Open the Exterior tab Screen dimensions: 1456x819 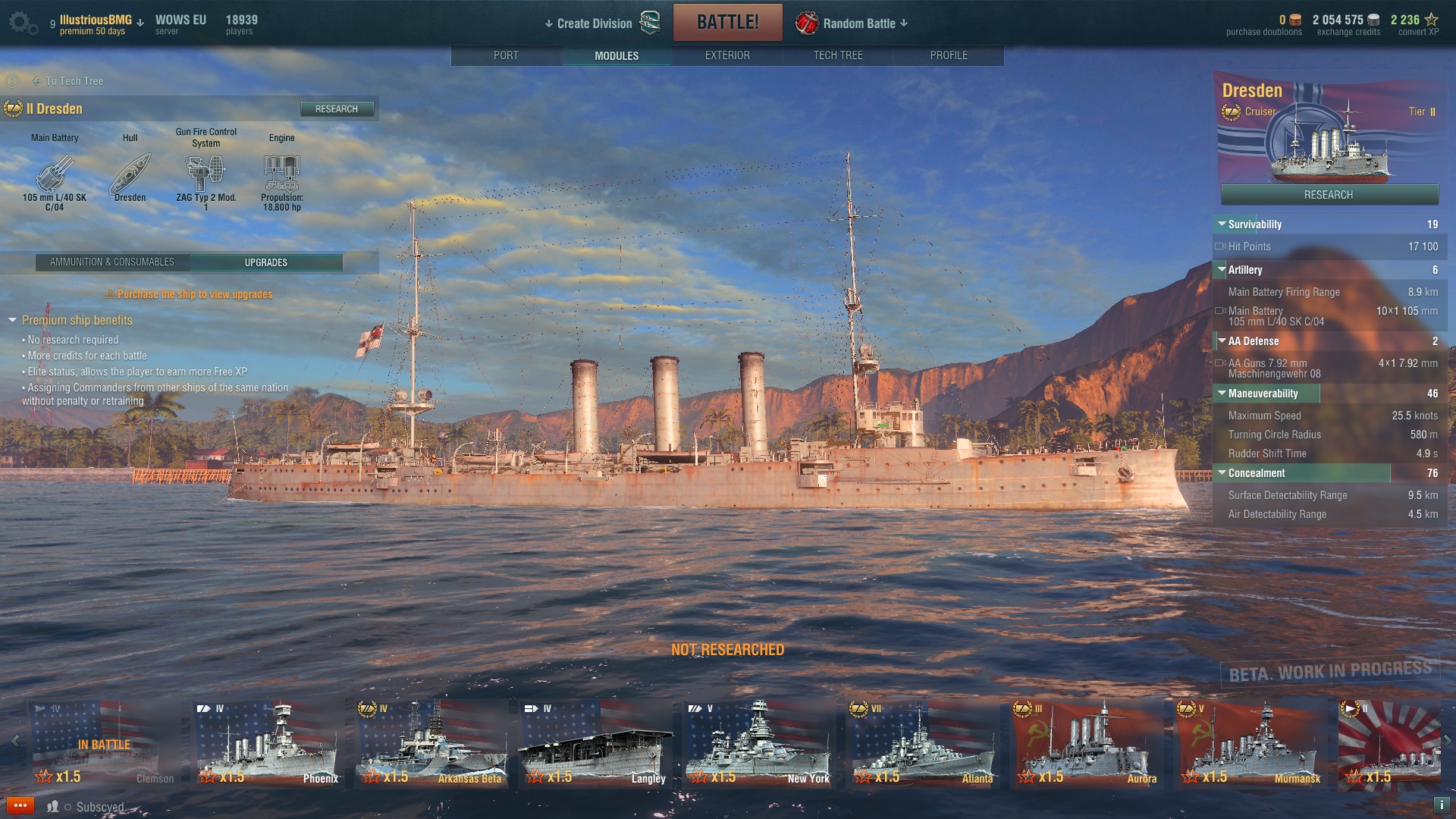[x=726, y=55]
